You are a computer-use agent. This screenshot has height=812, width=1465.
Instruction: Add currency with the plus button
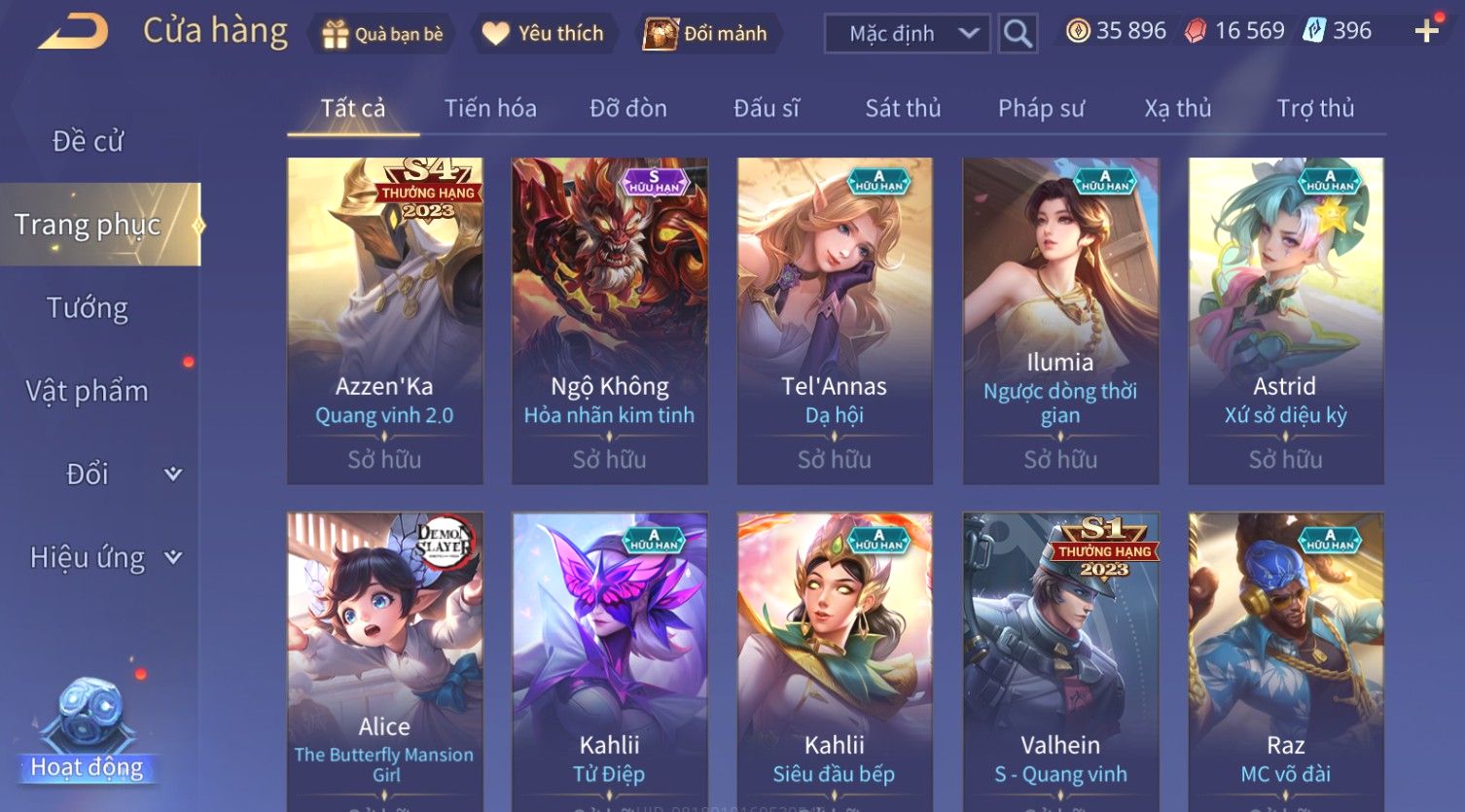pos(1426,32)
